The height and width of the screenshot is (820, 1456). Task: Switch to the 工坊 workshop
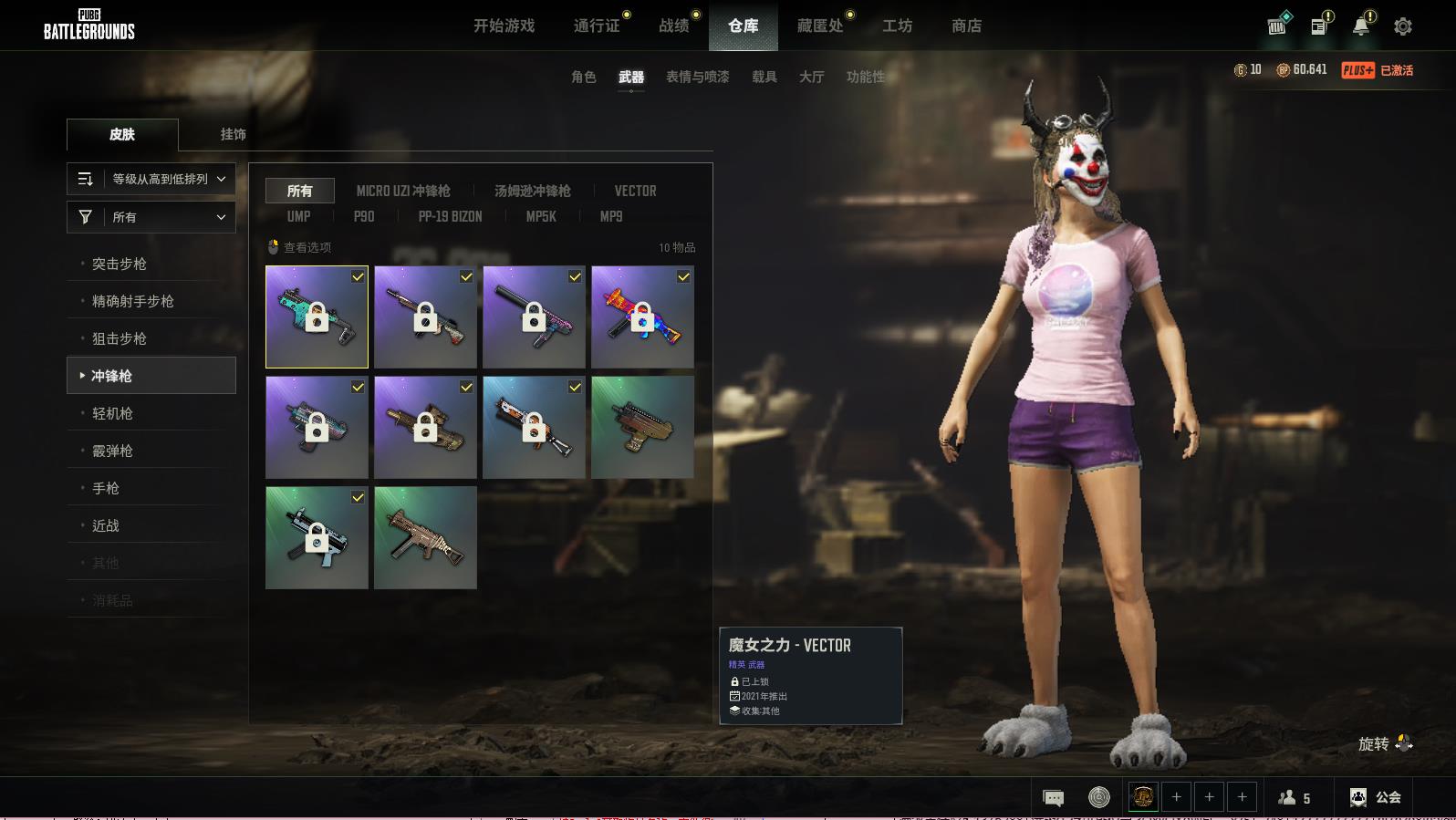897,26
